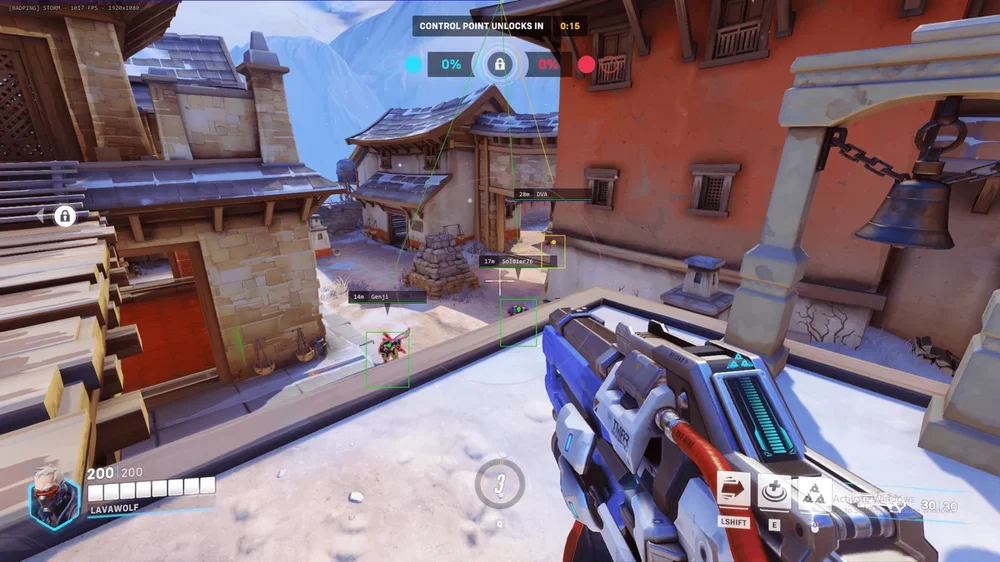Click the locked control point padlock icon
1000x562 pixels.
click(500, 65)
